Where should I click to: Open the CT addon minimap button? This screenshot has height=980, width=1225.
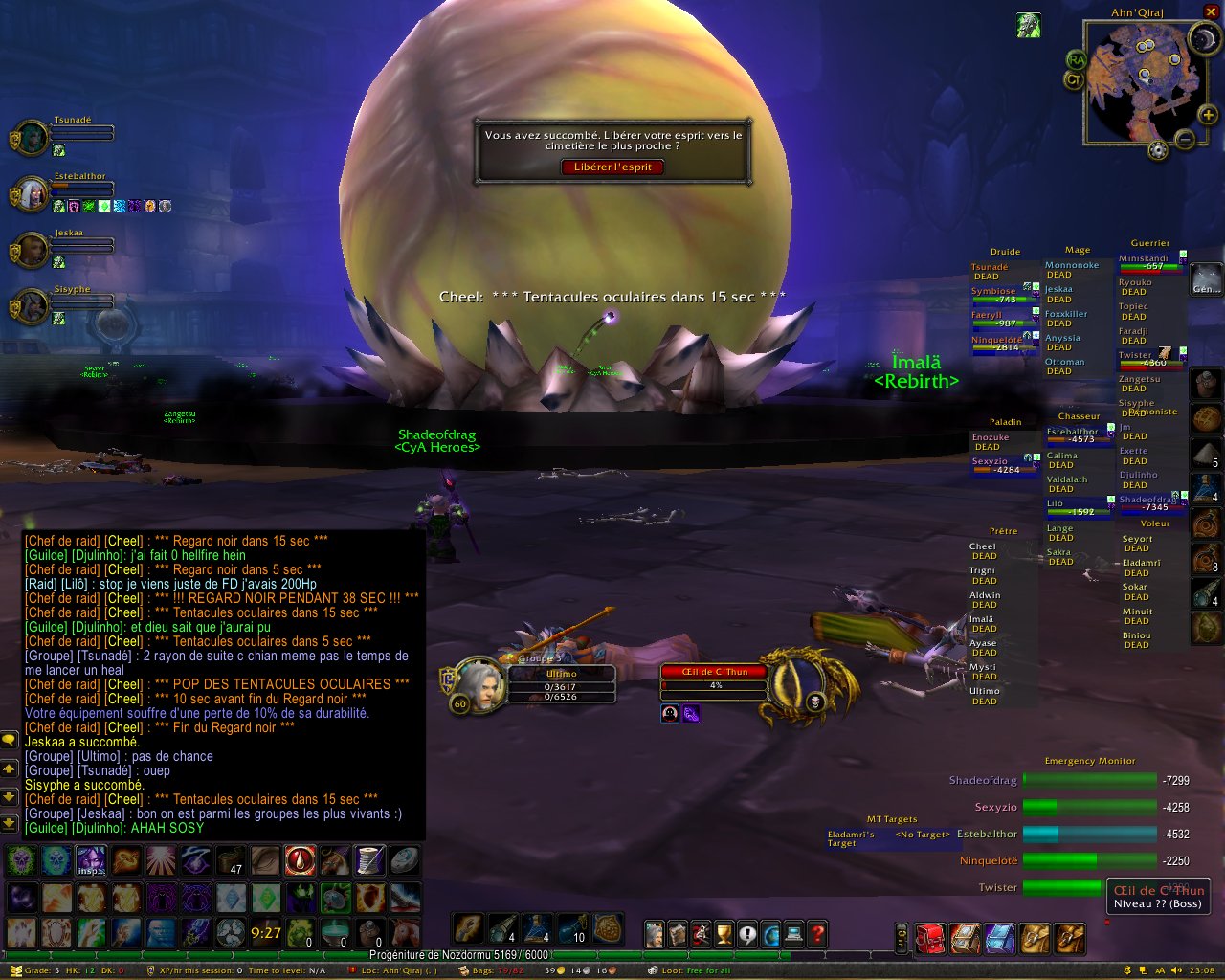pyautogui.click(x=1074, y=80)
